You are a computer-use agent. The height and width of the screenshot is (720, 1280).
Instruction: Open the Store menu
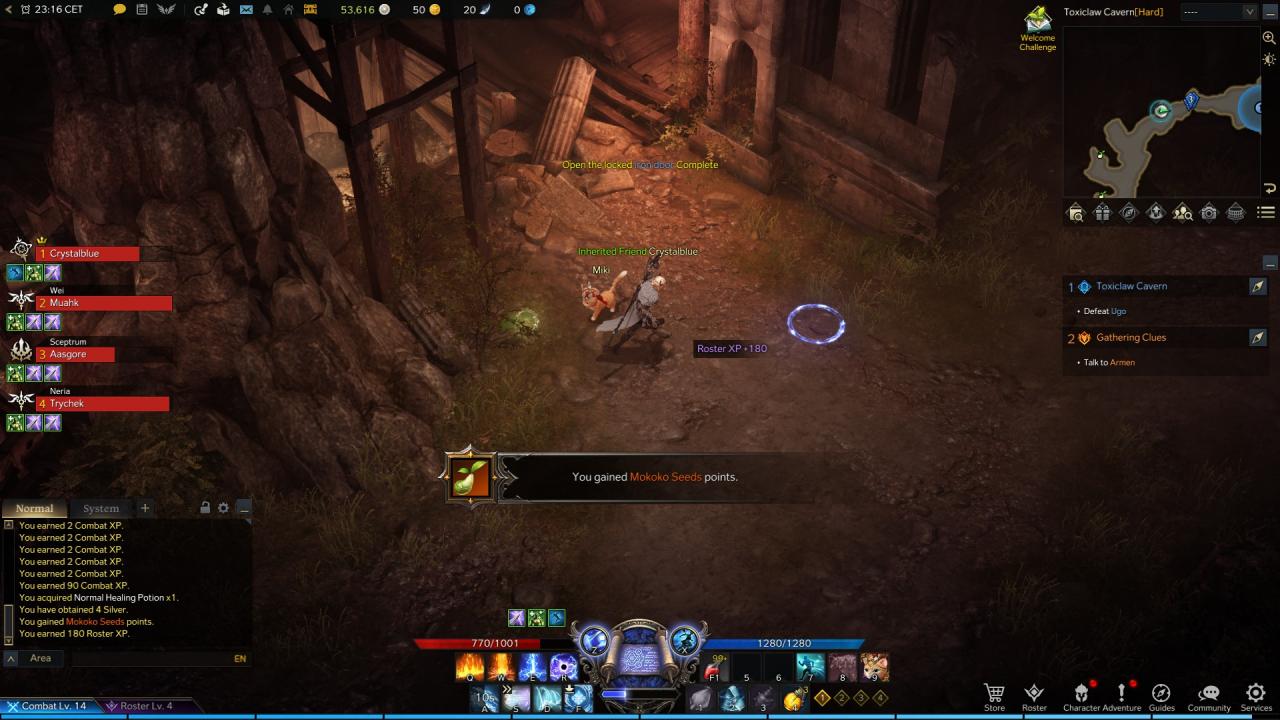tap(994, 695)
